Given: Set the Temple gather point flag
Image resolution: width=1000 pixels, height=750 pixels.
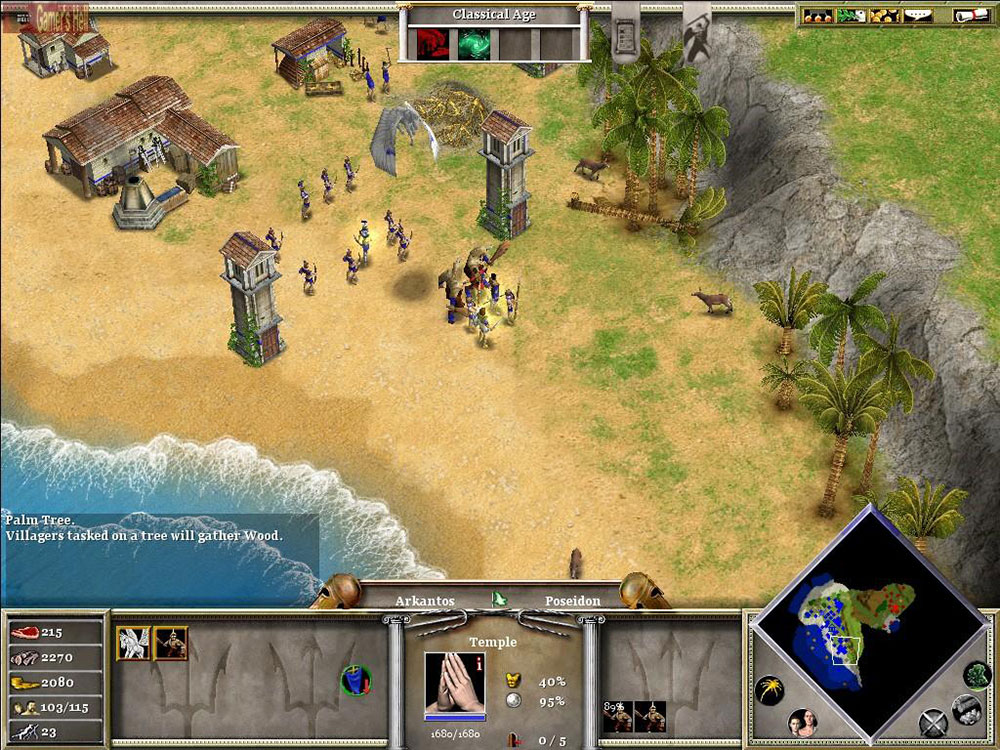Looking at the screenshot, I should pyautogui.click(x=353, y=680).
